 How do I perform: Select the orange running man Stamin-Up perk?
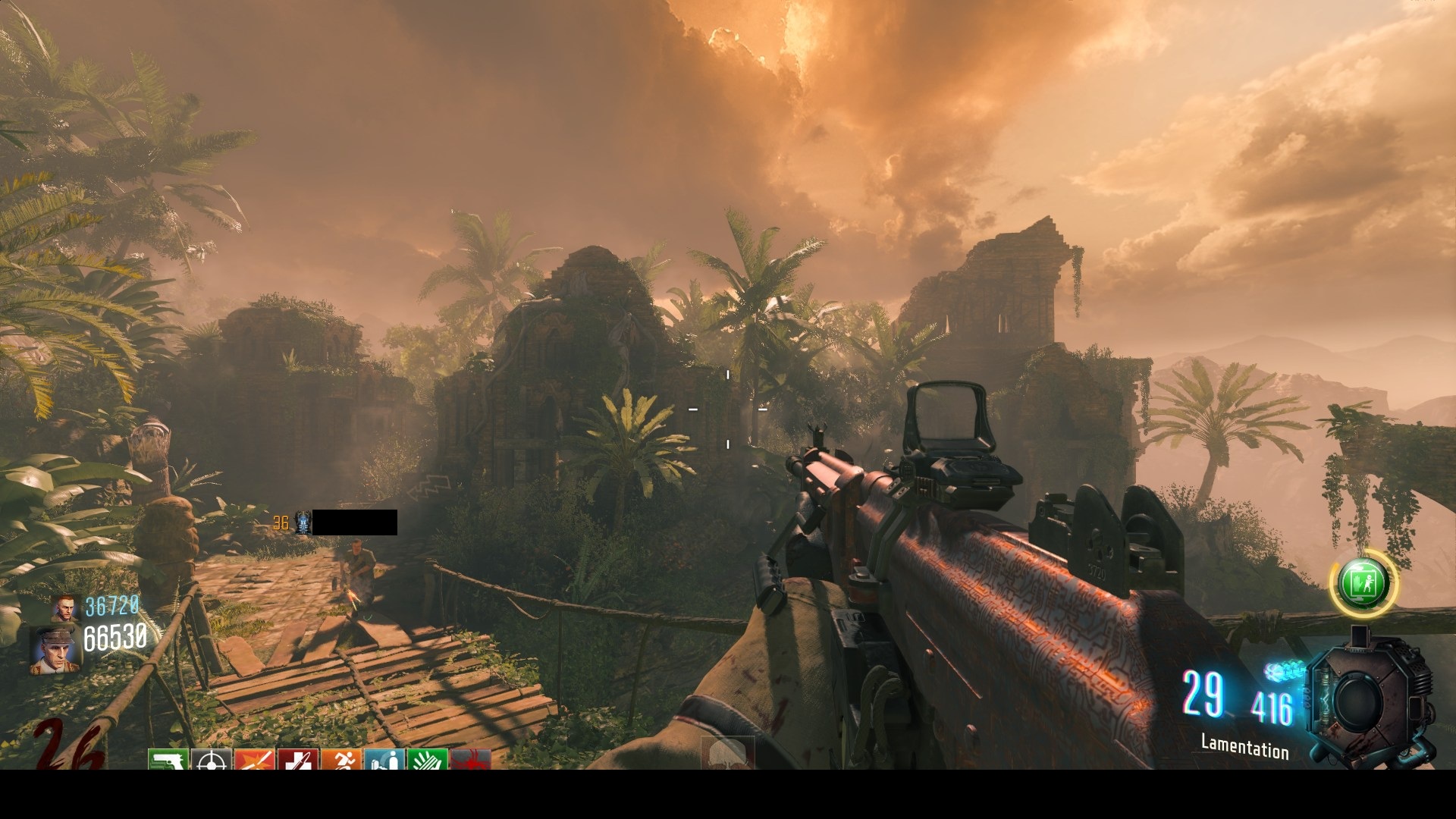(x=340, y=760)
